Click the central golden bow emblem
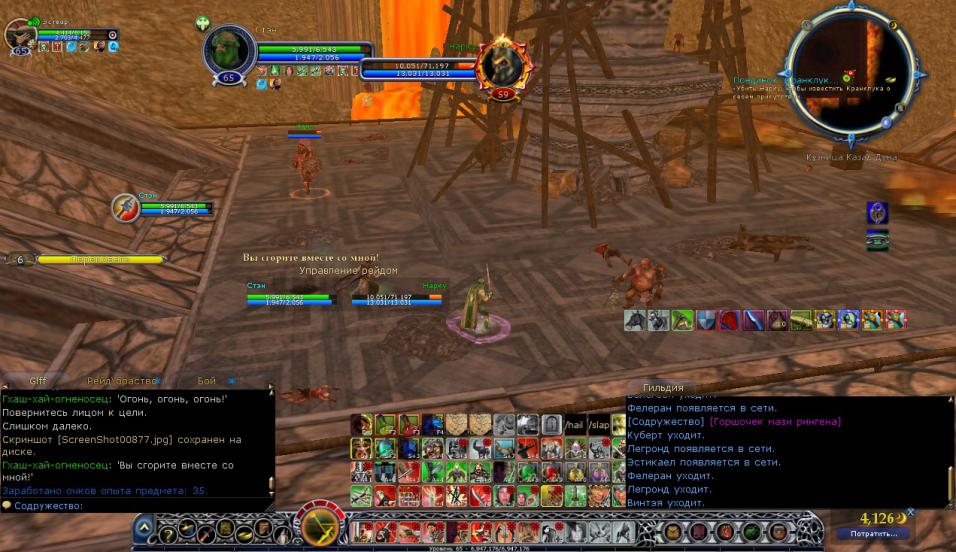Image resolution: width=956 pixels, height=552 pixels. (x=322, y=526)
